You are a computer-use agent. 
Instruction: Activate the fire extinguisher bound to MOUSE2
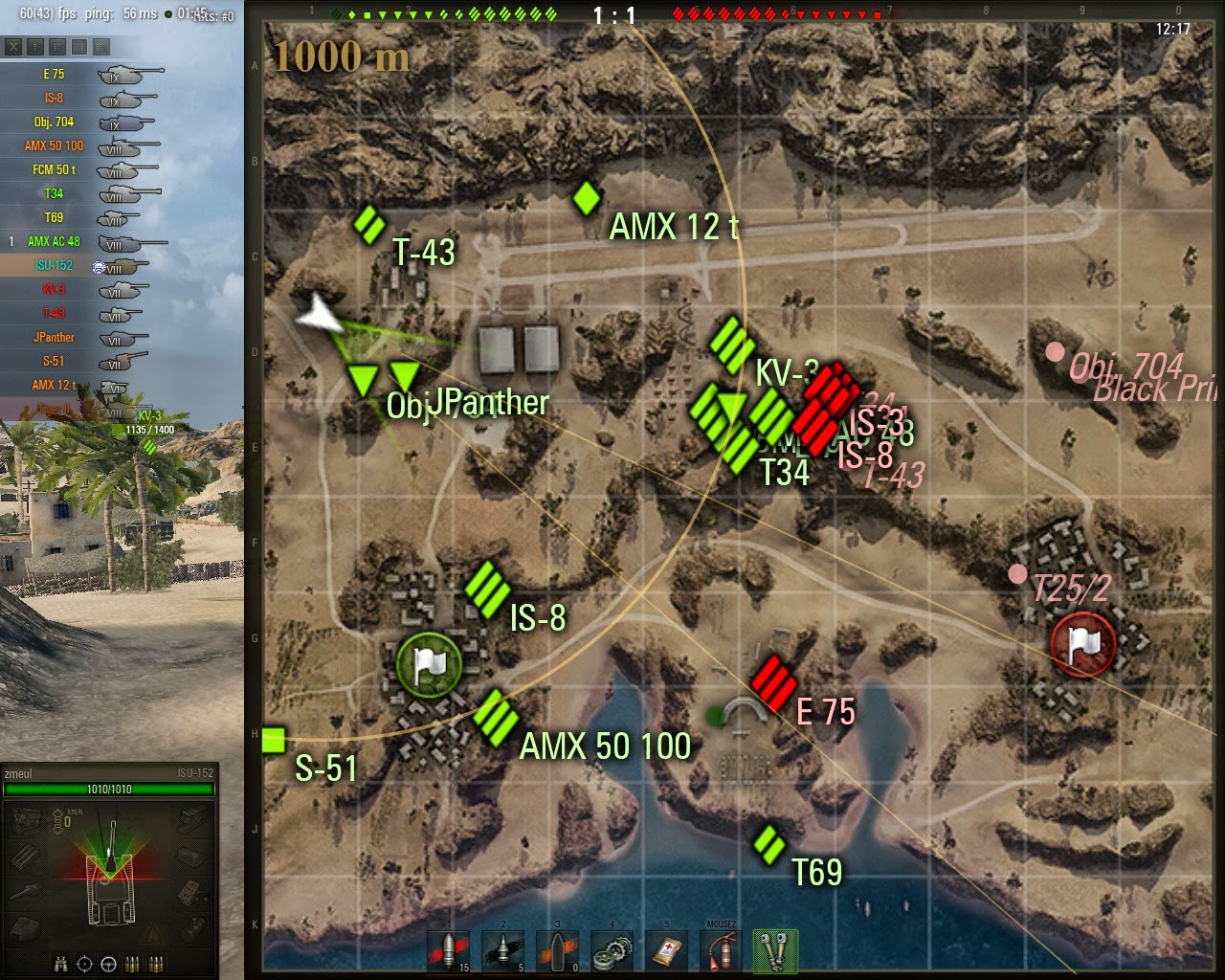(x=722, y=952)
